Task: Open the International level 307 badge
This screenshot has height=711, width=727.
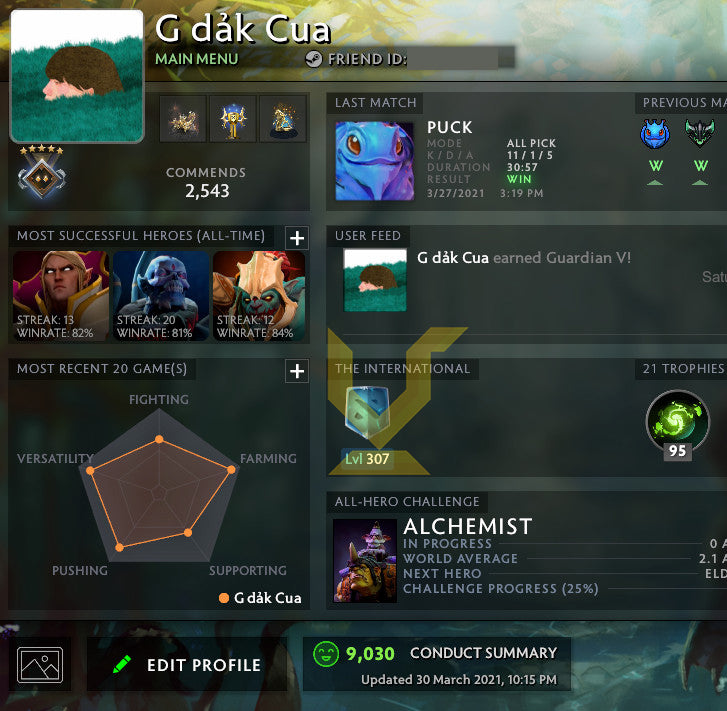Action: (x=365, y=422)
